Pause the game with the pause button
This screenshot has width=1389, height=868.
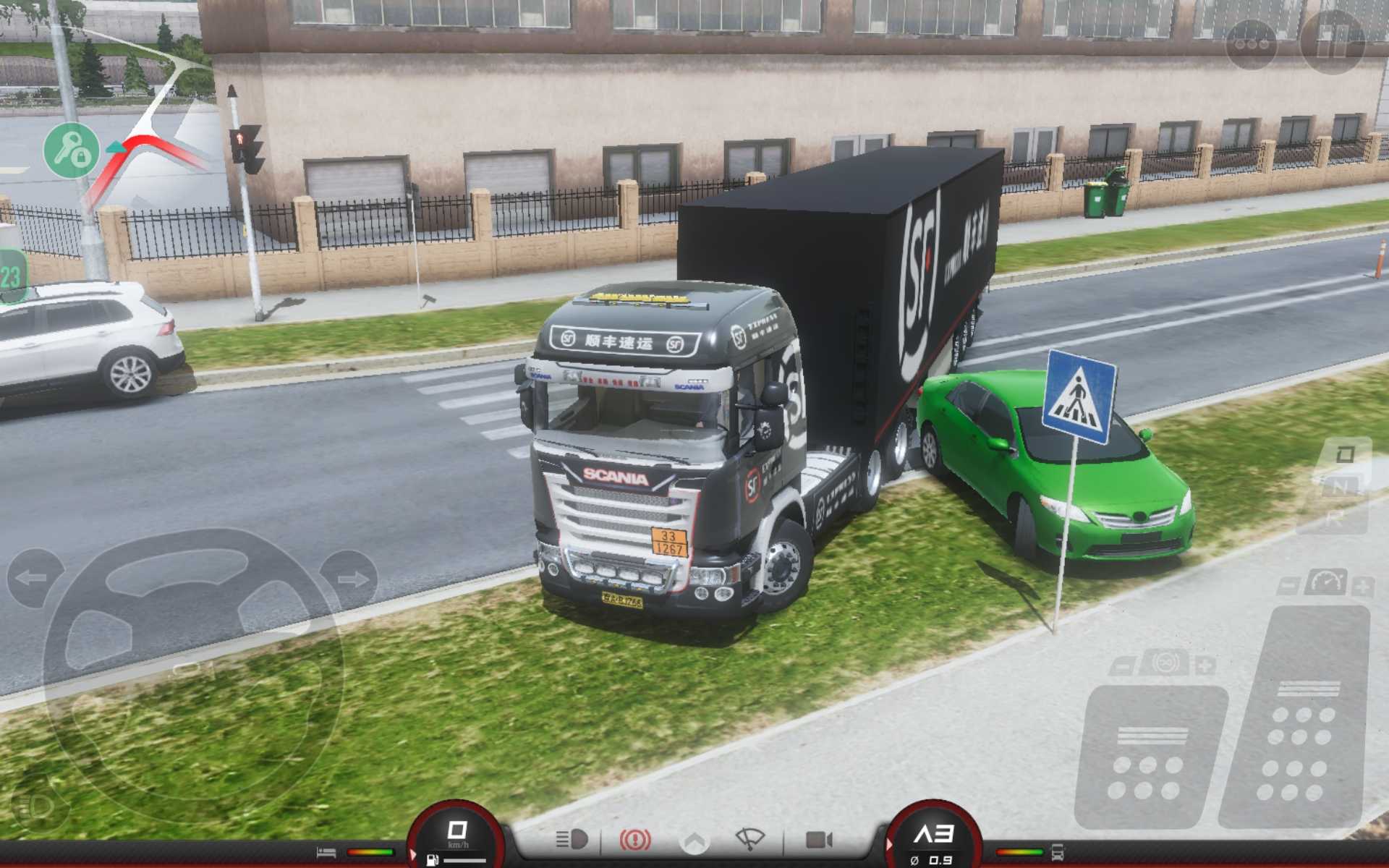click(x=1332, y=42)
